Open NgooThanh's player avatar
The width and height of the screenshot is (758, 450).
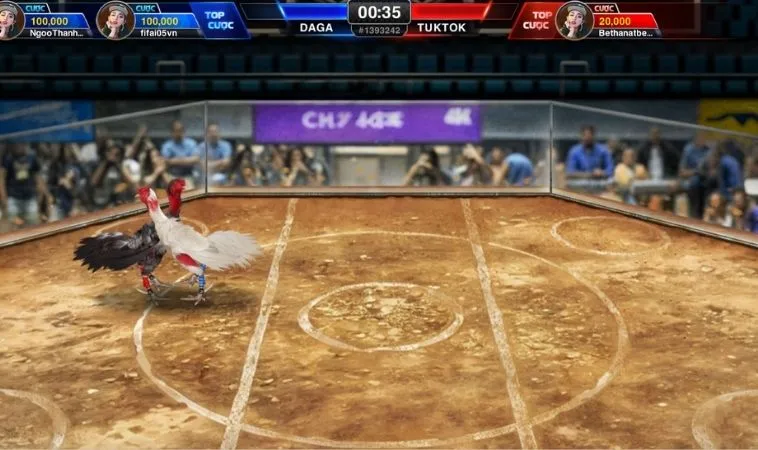coord(10,19)
